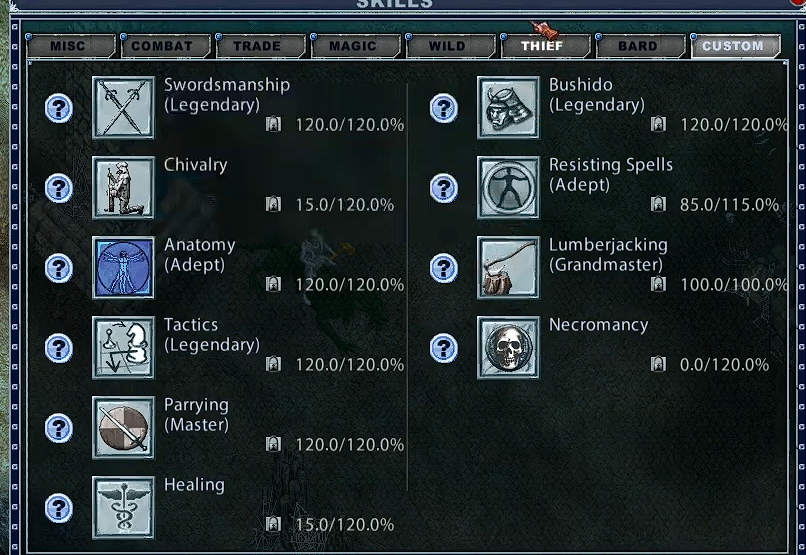806x555 pixels.
Task: Switch to the MISC skills tab
Action: click(x=69, y=46)
